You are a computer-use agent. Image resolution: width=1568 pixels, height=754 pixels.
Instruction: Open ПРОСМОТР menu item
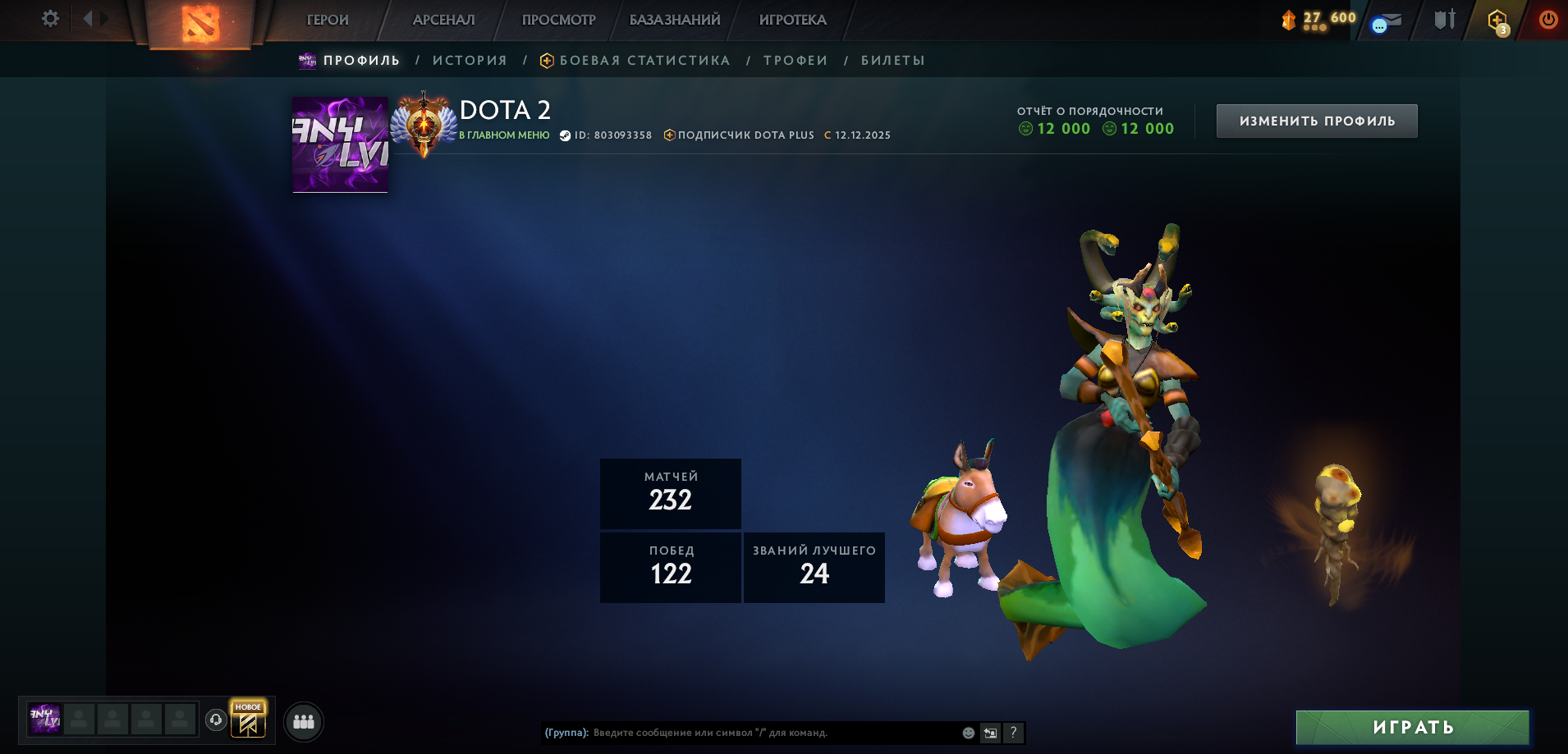click(x=560, y=19)
